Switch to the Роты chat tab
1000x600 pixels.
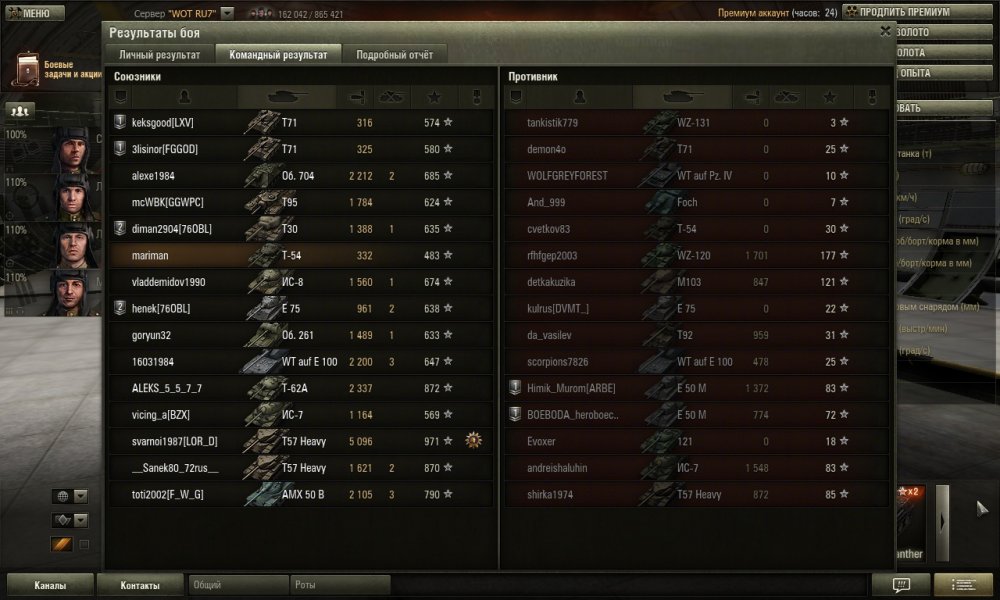(340, 585)
